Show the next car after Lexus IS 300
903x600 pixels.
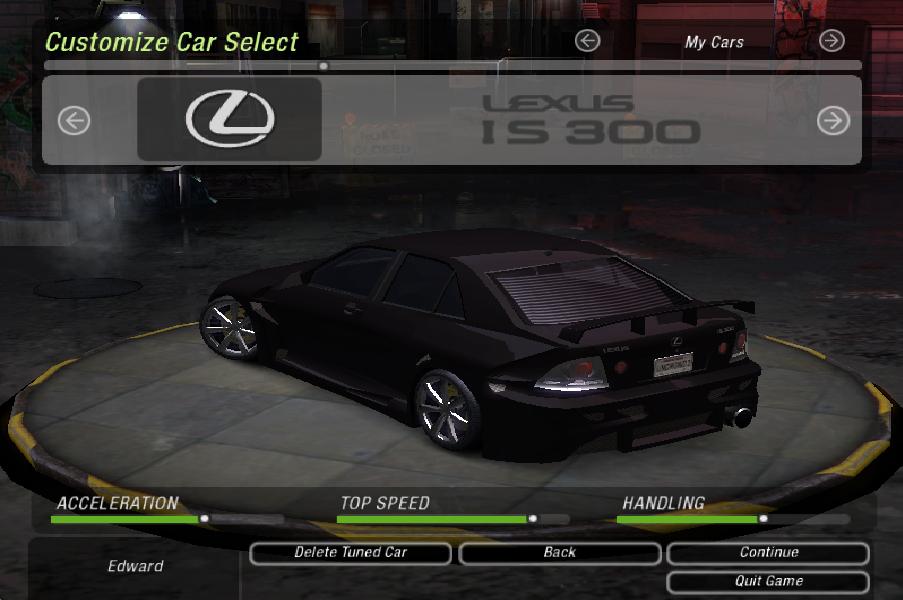tap(832, 121)
